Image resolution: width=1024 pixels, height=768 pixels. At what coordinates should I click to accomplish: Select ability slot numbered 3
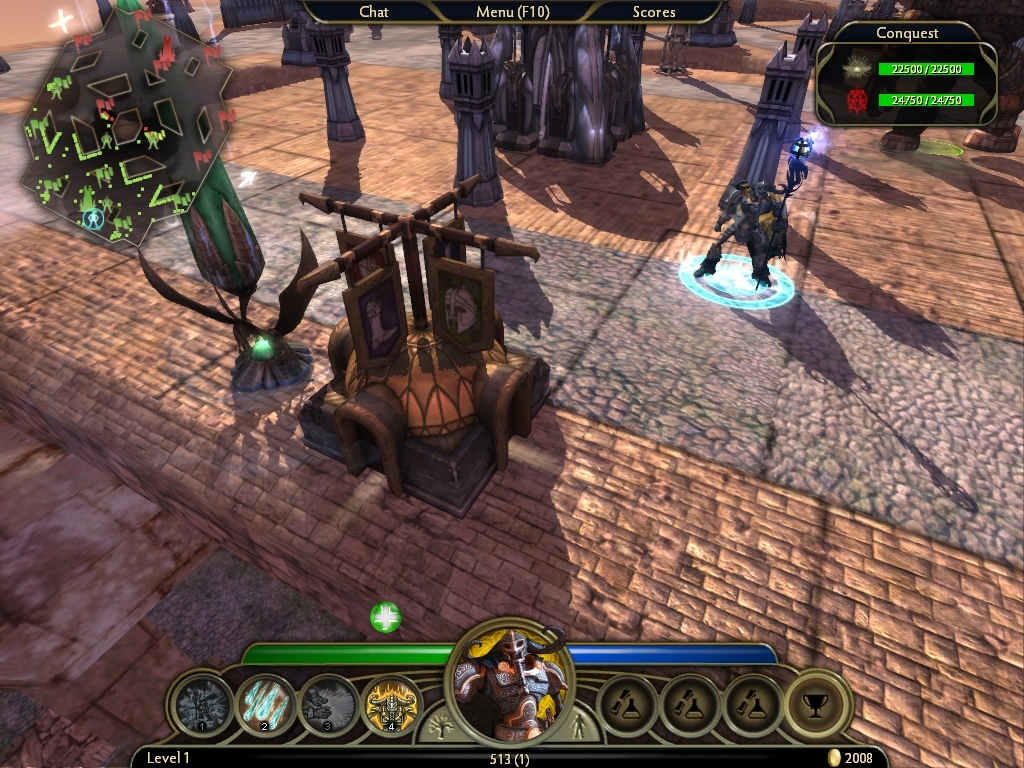click(x=329, y=706)
